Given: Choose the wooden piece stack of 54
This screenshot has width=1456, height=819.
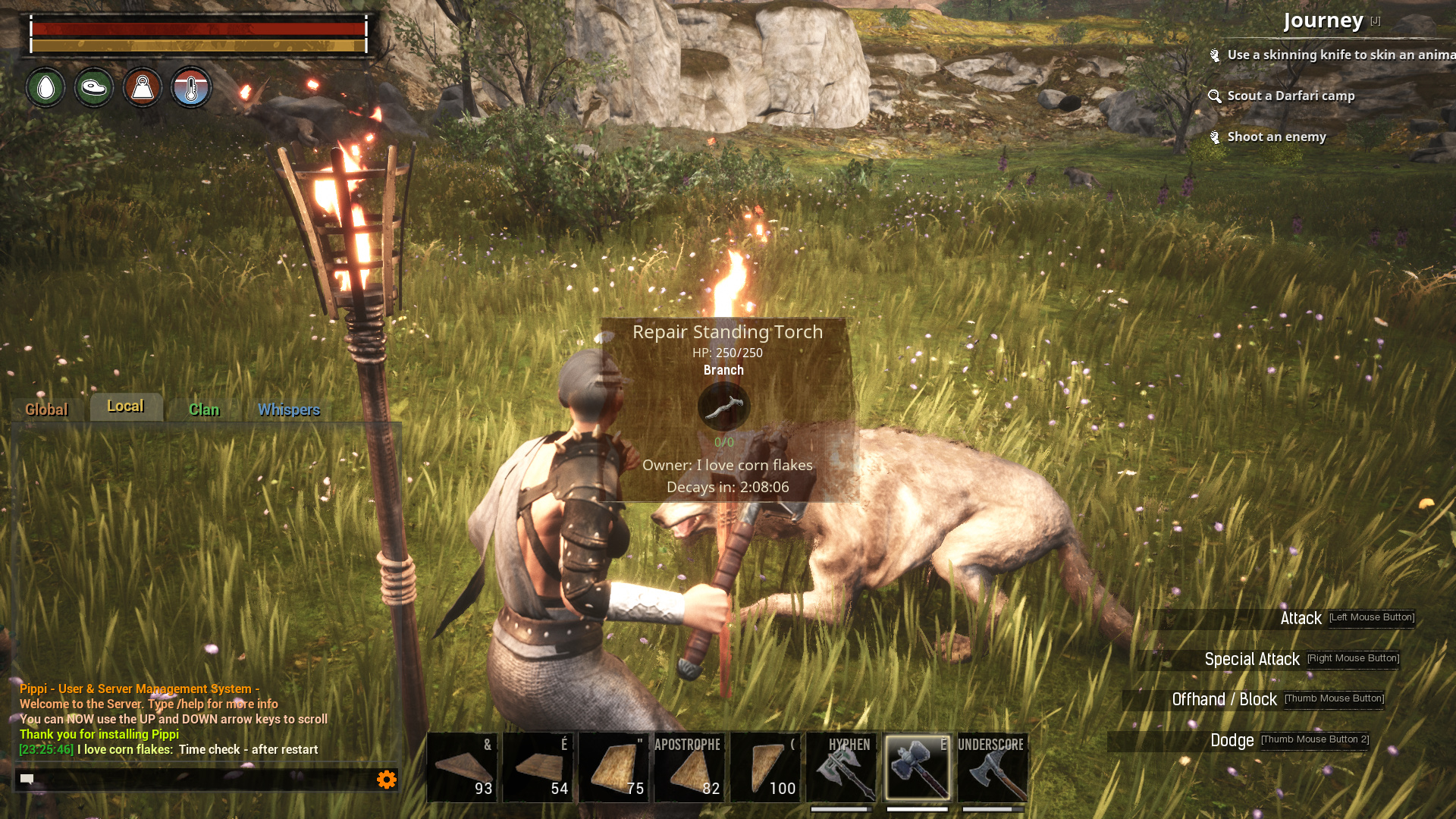Looking at the screenshot, I should pyautogui.click(x=538, y=767).
